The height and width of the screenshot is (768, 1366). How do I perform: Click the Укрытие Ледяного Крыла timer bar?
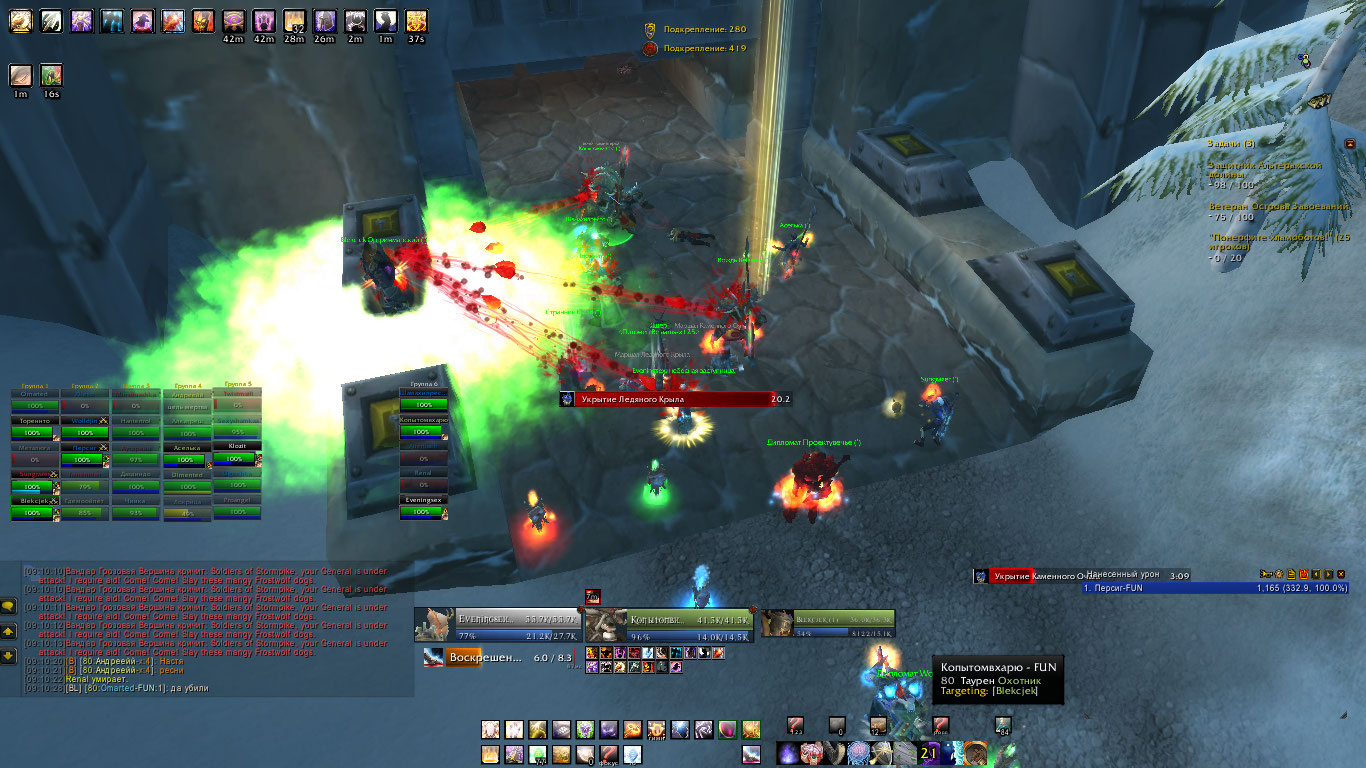[x=675, y=399]
